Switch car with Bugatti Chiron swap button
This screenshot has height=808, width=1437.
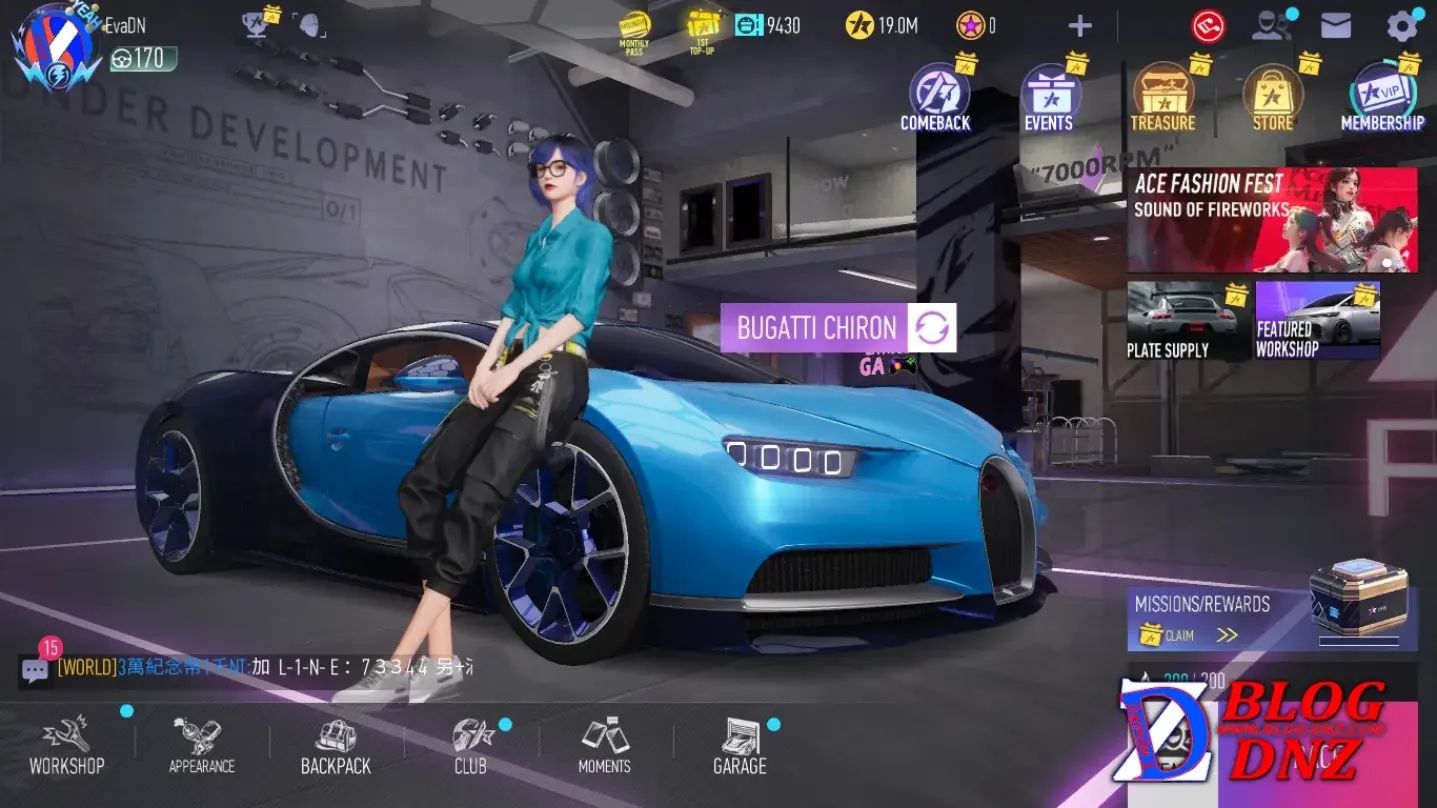coord(932,328)
